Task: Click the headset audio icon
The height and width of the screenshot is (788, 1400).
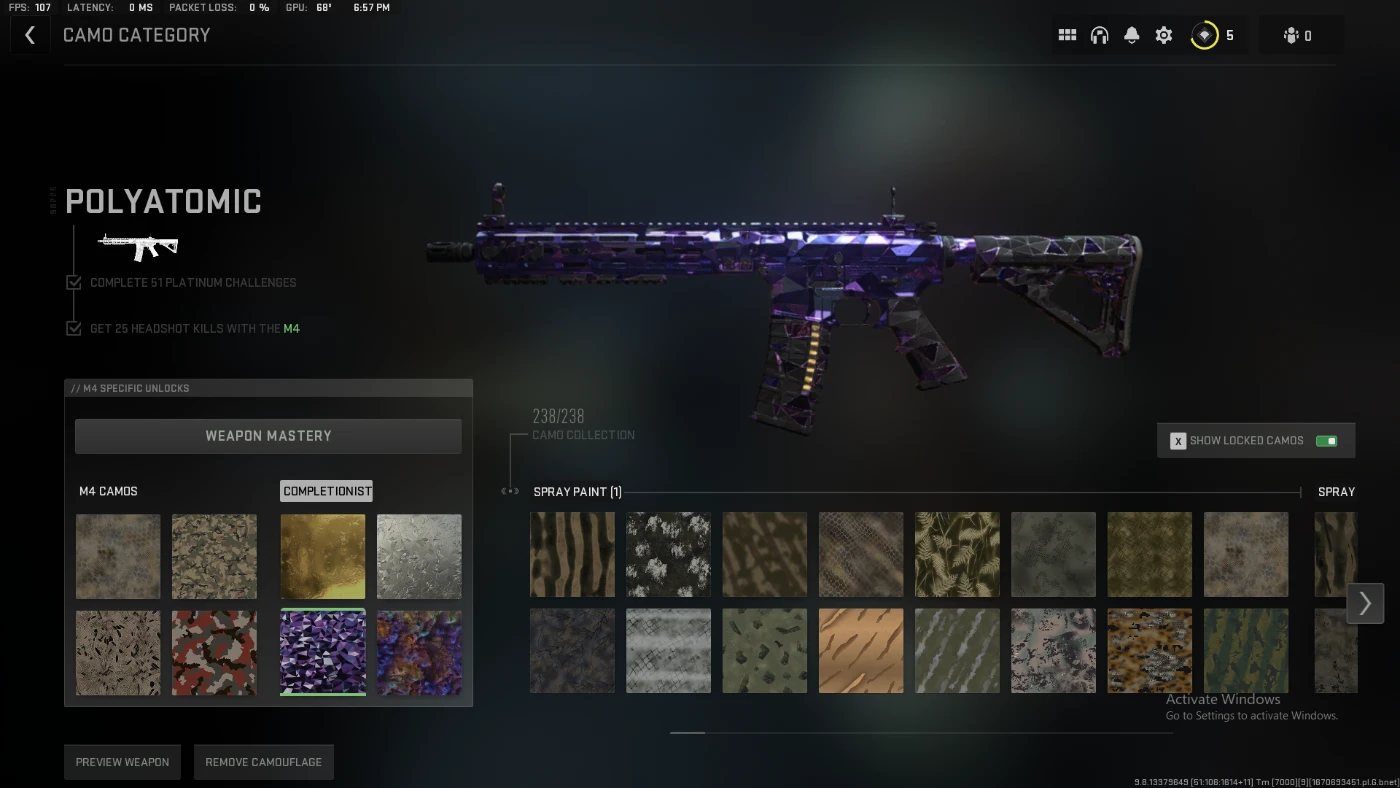Action: point(1099,34)
